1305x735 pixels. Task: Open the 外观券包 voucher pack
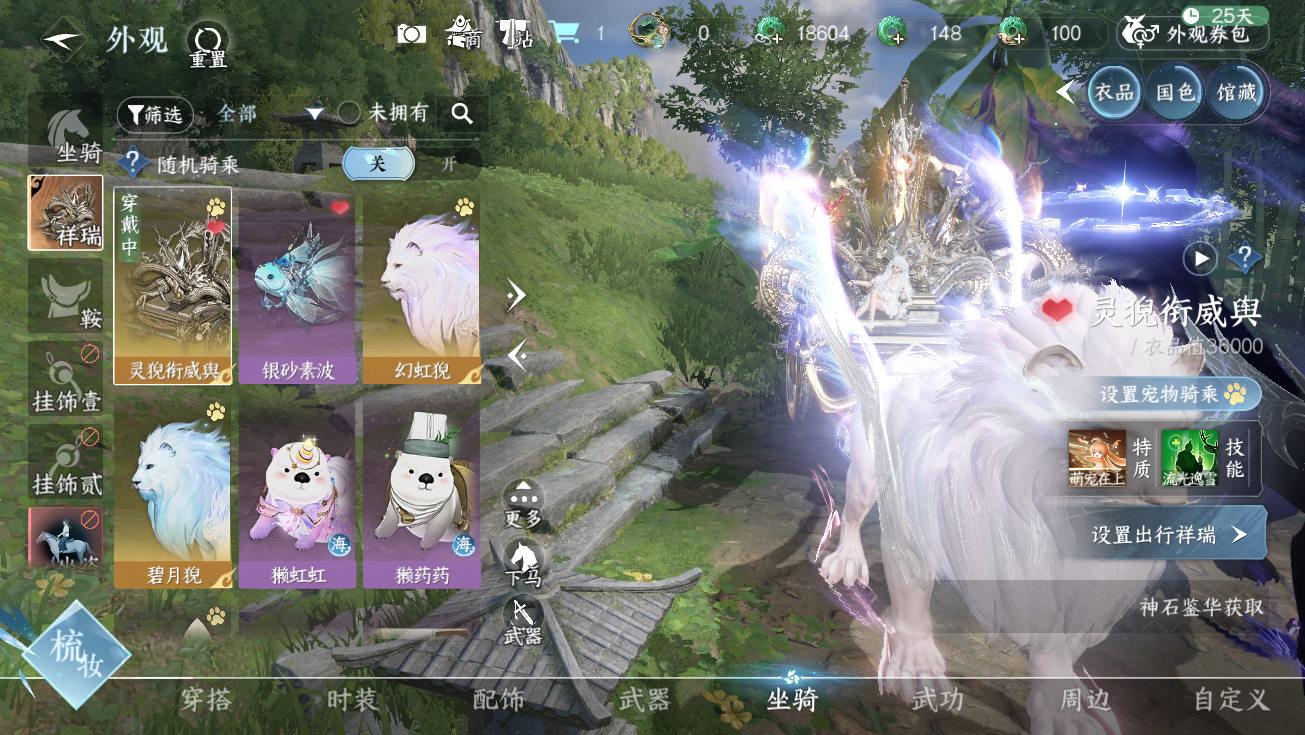[1195, 34]
